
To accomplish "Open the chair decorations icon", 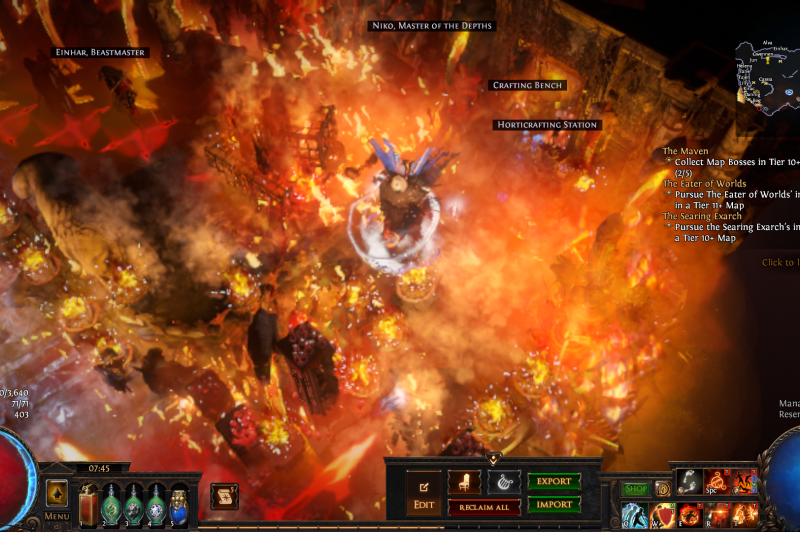I will point(464,482).
